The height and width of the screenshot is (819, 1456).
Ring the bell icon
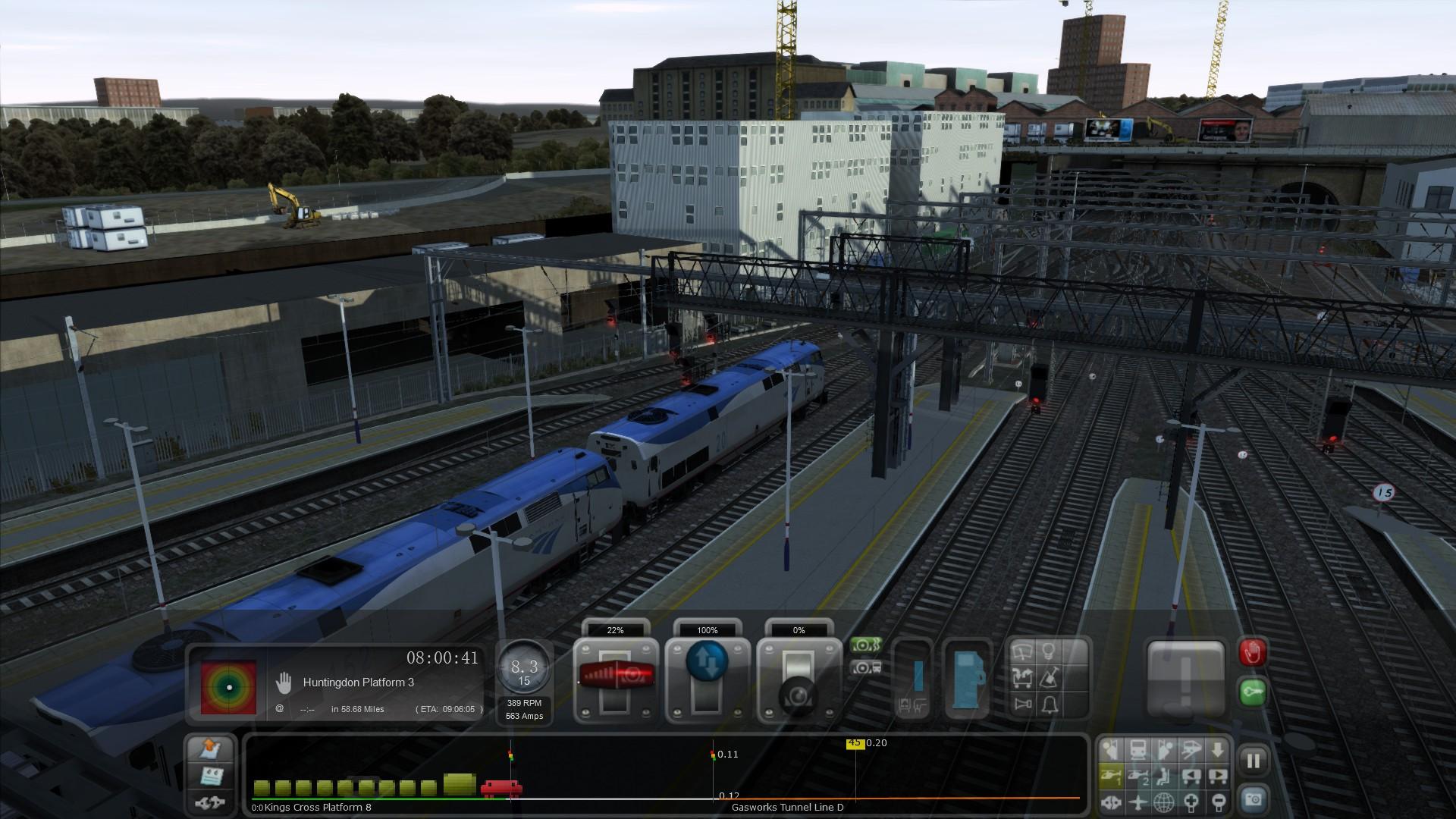tap(1050, 704)
